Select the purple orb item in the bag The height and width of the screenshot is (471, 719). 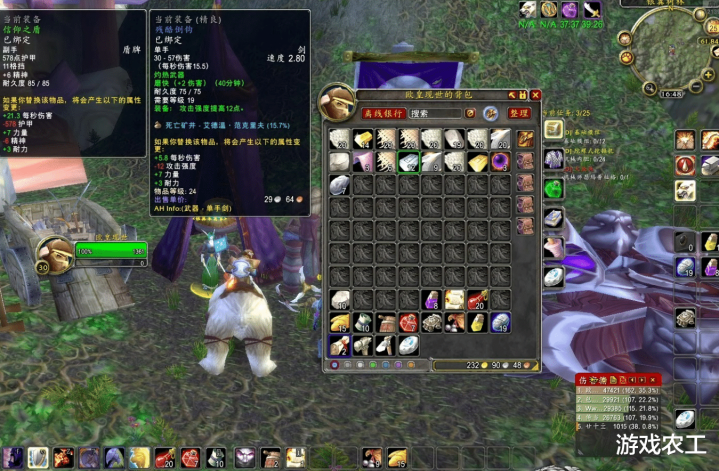(499, 161)
